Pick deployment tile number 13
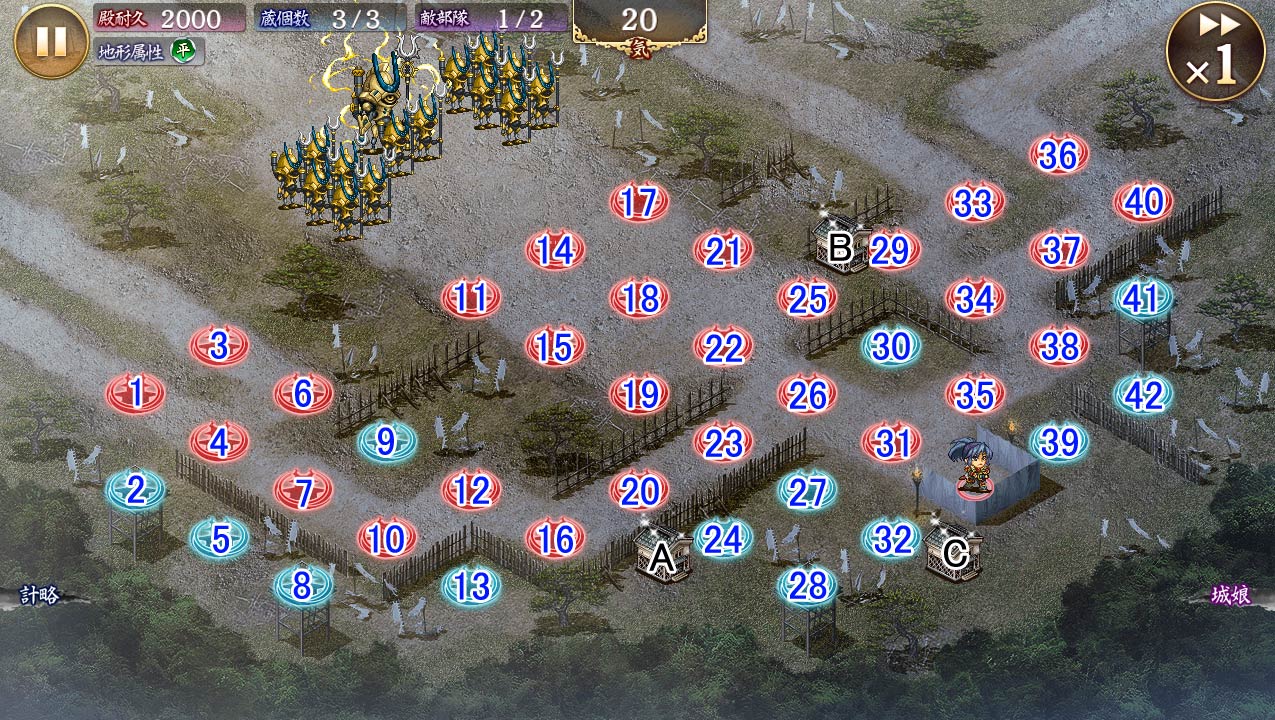Image resolution: width=1275 pixels, height=720 pixels. 471,586
